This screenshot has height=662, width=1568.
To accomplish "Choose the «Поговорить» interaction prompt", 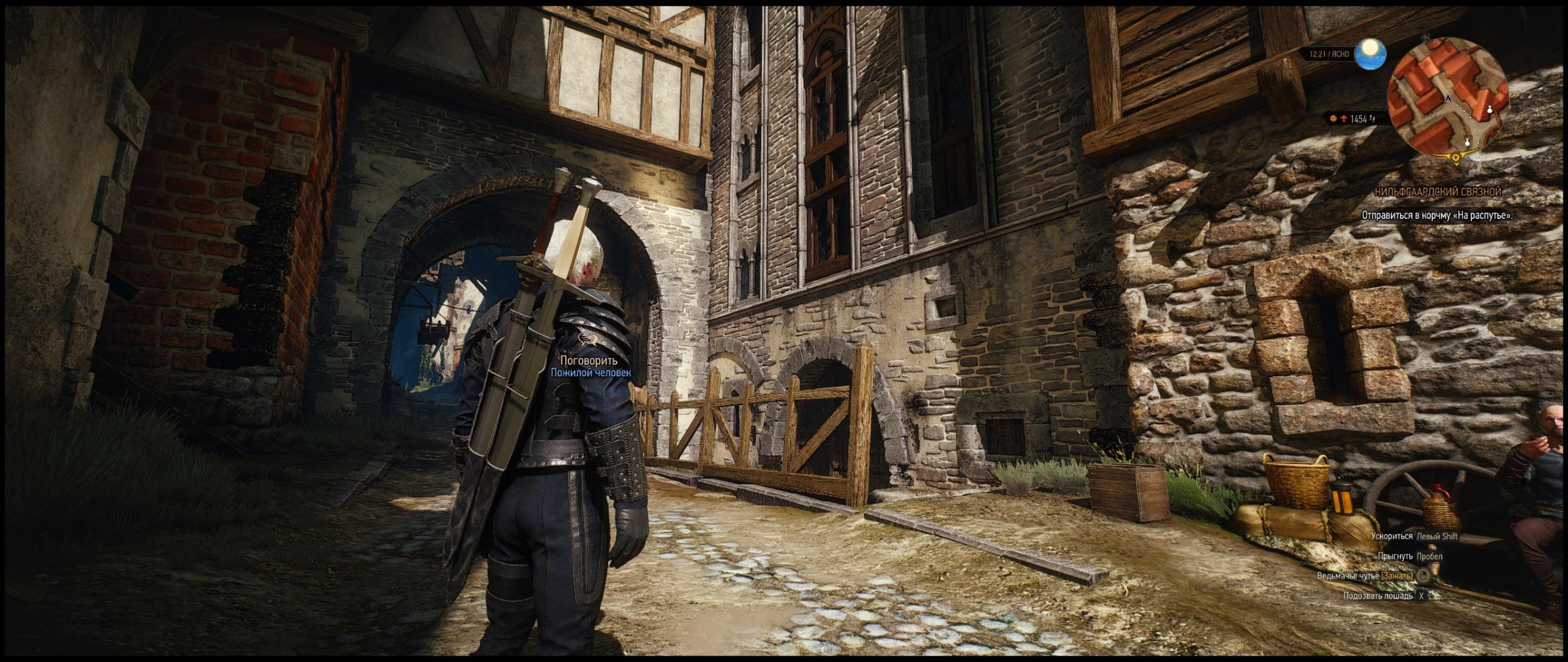I will tap(588, 361).
